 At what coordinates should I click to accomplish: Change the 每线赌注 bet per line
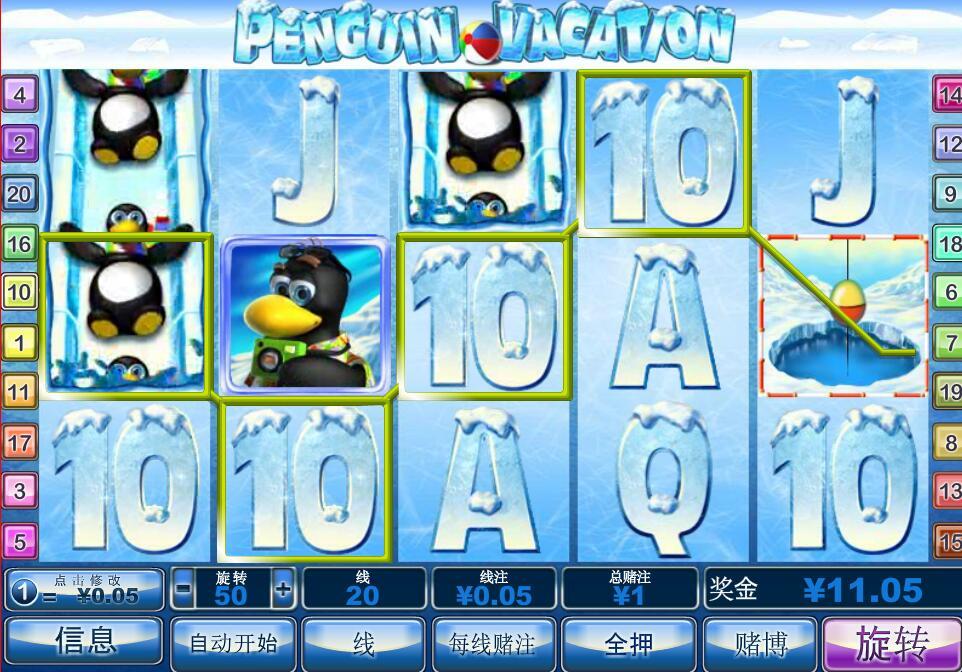tap(493, 643)
